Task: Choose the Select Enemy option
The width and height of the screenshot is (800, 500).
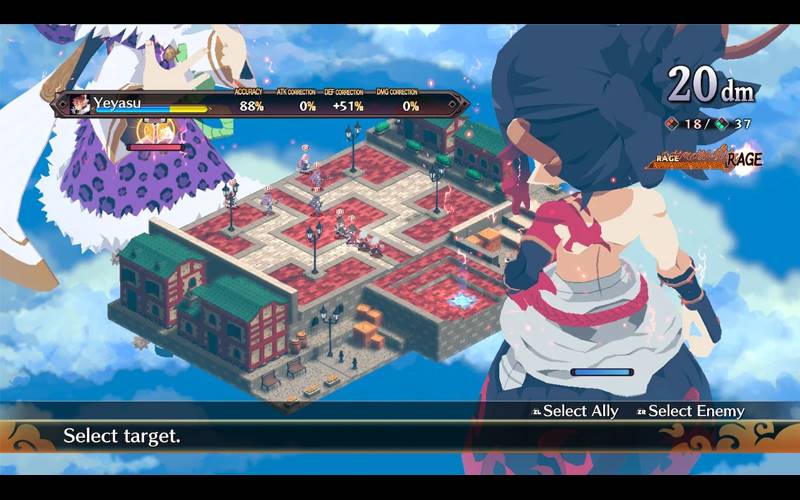Action: [690, 411]
